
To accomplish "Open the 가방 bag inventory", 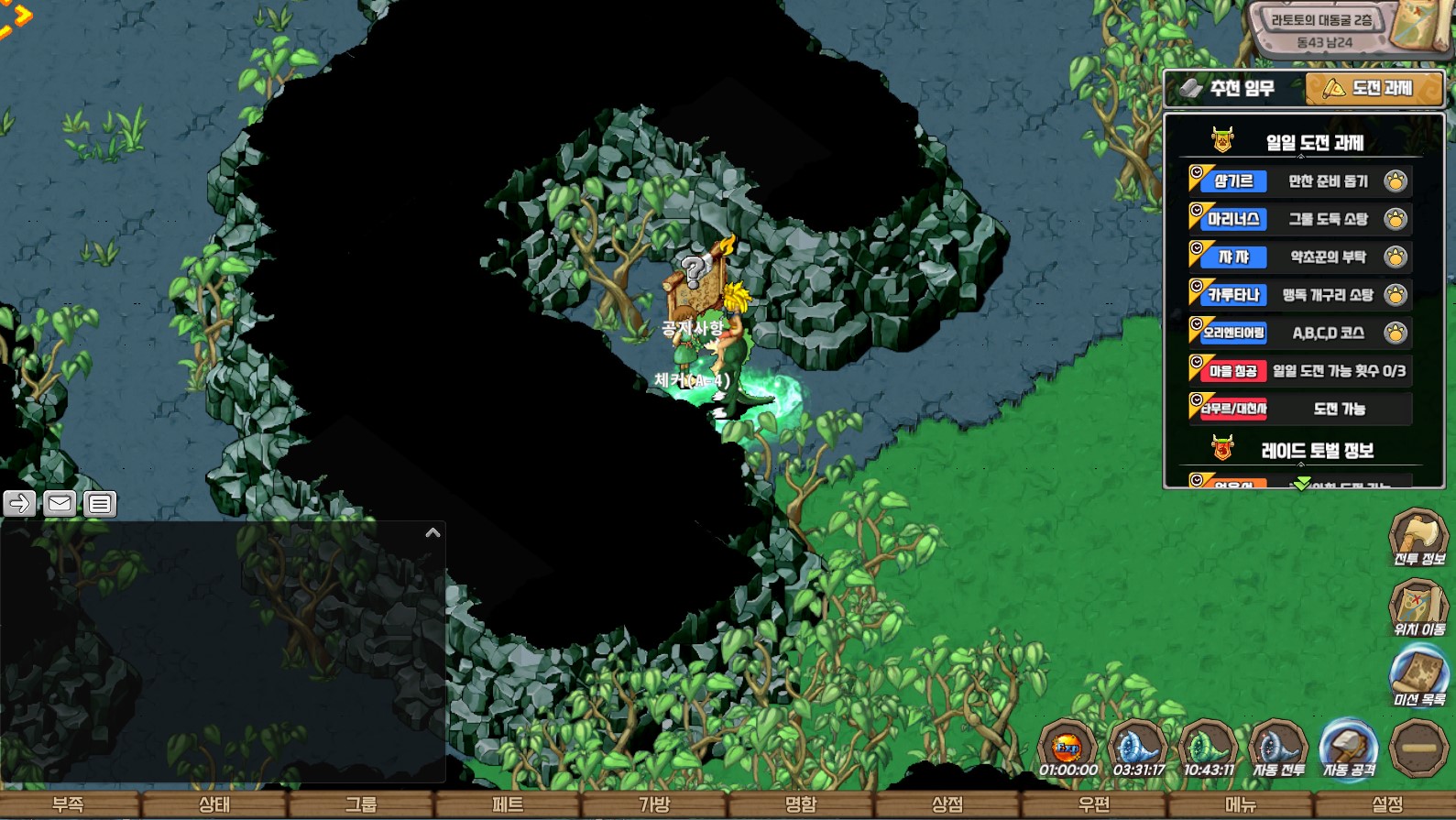I will coord(654,804).
